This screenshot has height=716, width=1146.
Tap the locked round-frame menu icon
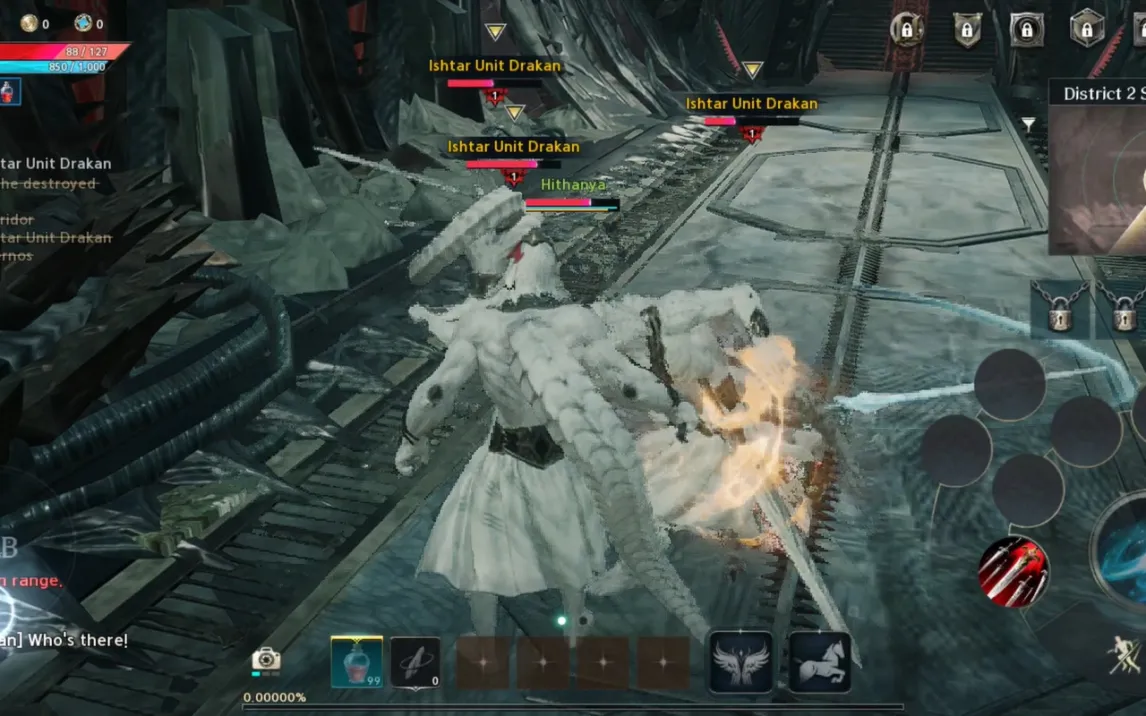[x=906, y=30]
